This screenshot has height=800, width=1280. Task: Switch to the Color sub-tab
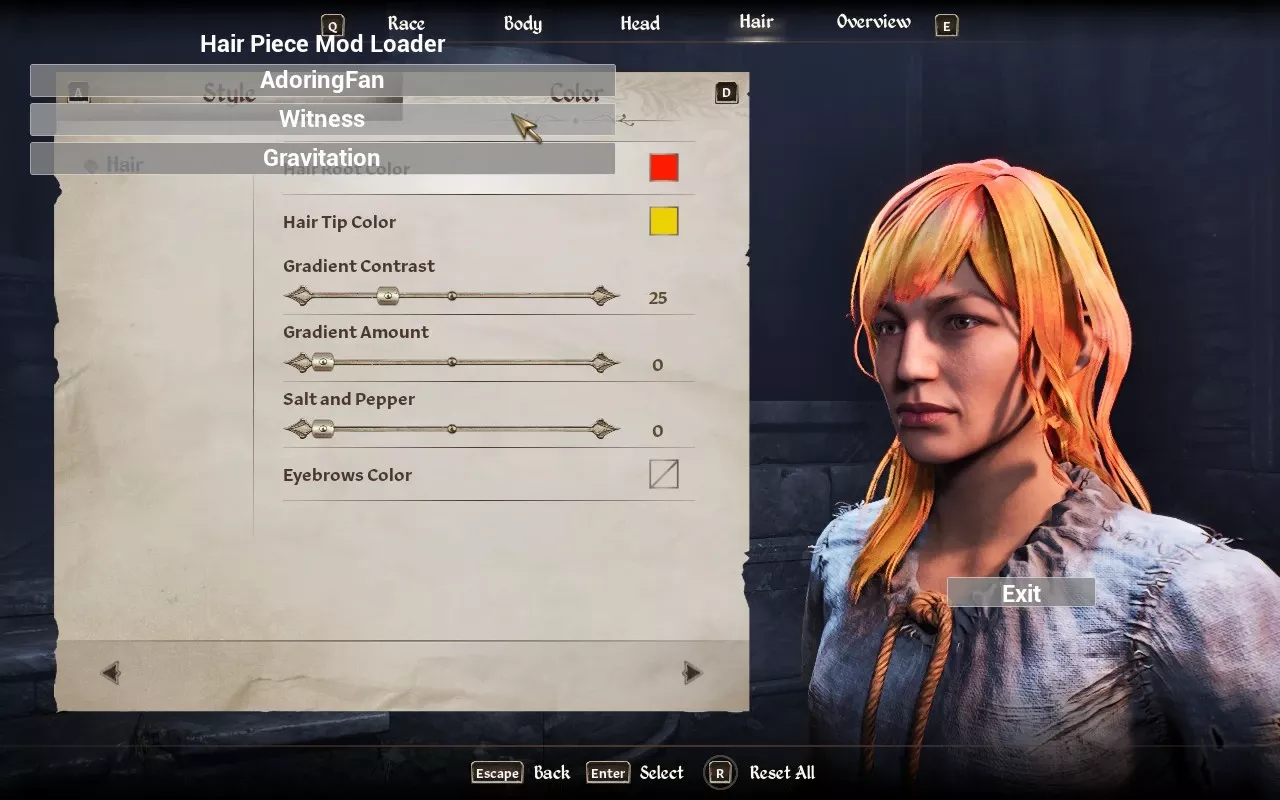click(x=577, y=94)
